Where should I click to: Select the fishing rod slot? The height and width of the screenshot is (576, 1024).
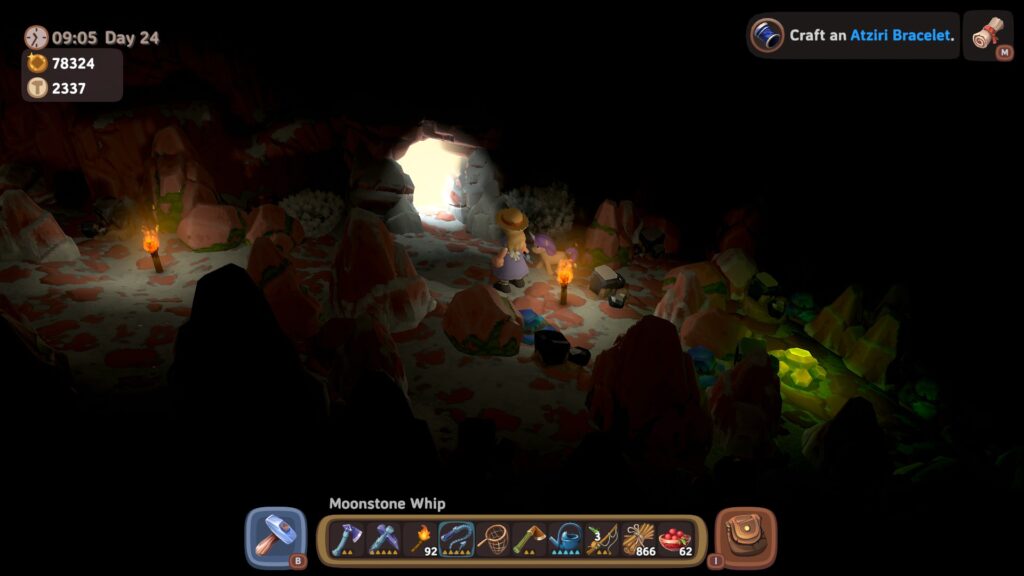[x=602, y=539]
